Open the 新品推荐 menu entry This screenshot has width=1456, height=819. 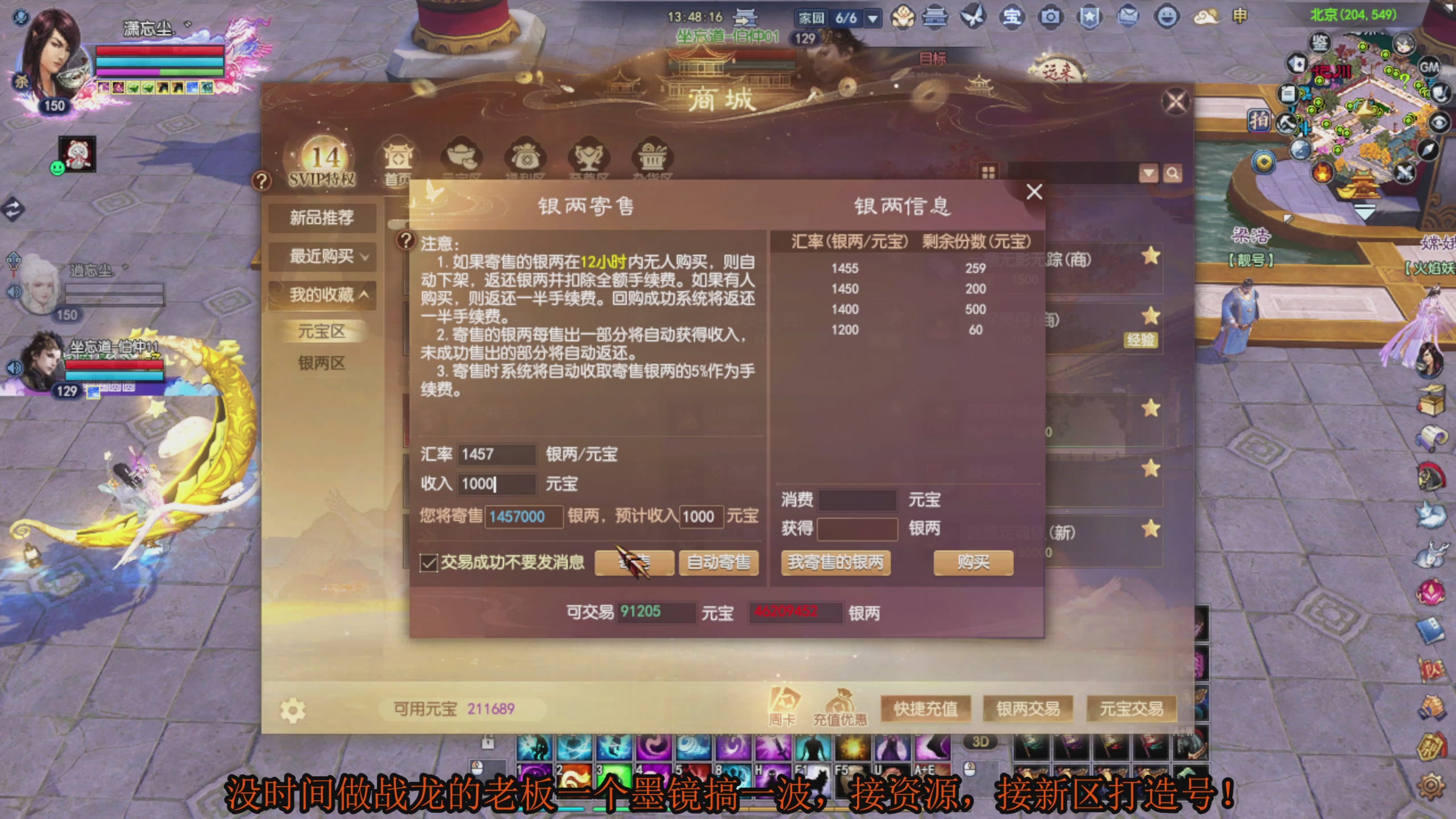tap(322, 217)
